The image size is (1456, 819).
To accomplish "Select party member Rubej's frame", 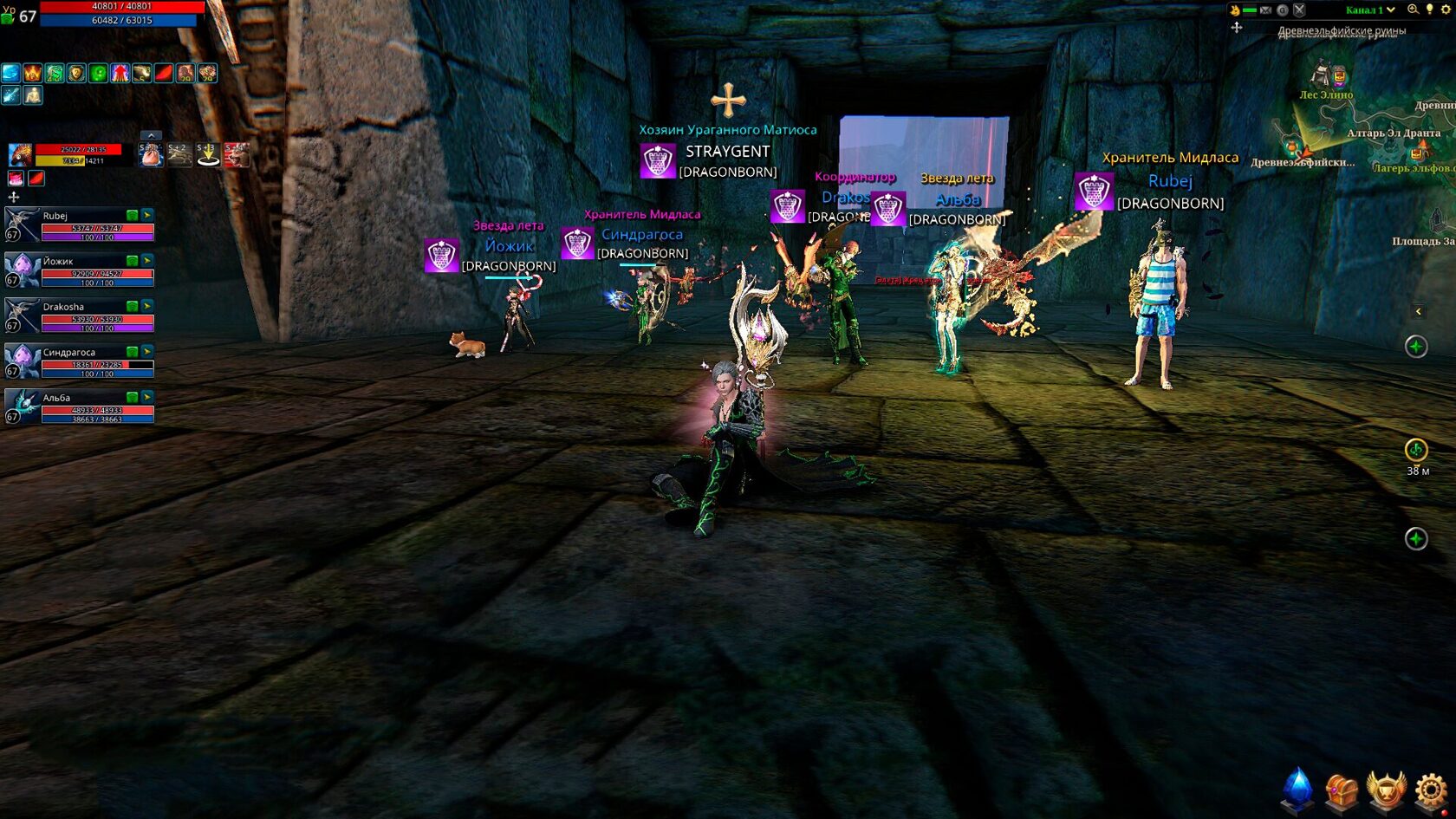I will pyautogui.click(x=80, y=224).
